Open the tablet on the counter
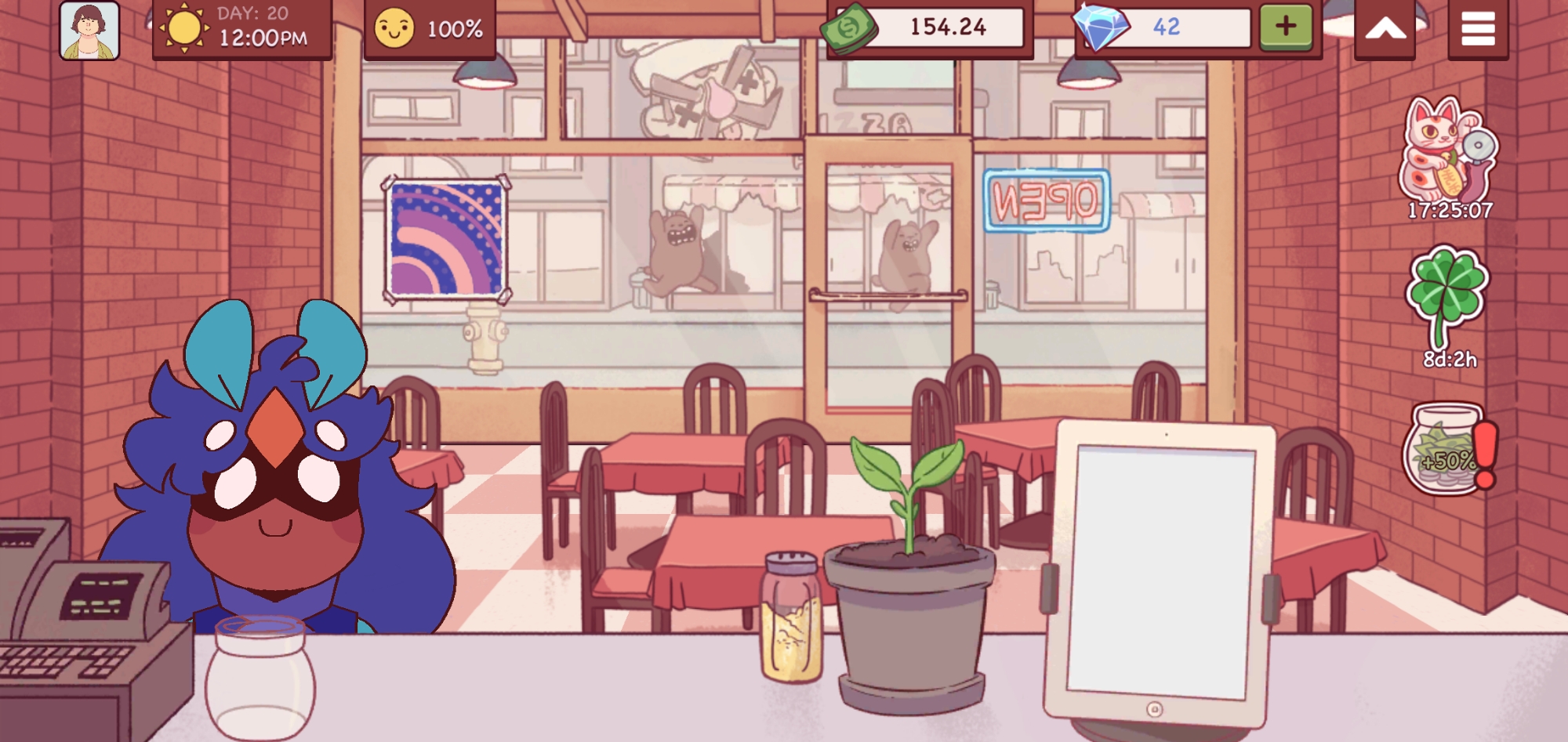This screenshot has width=1568, height=742. click(x=1160, y=572)
